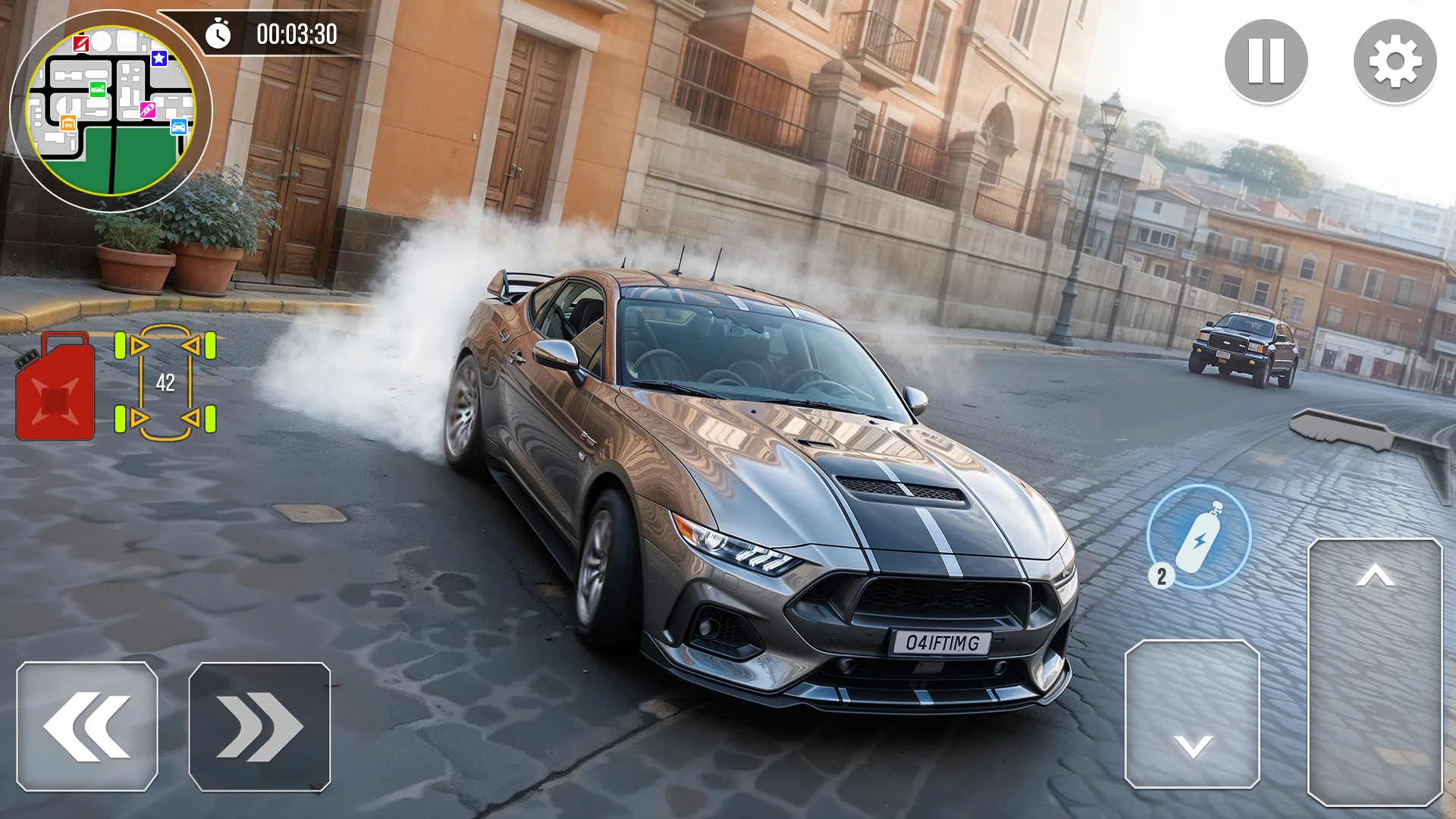The width and height of the screenshot is (1456, 819).
Task: Click the green car marker on minimap
Action: click(x=98, y=89)
